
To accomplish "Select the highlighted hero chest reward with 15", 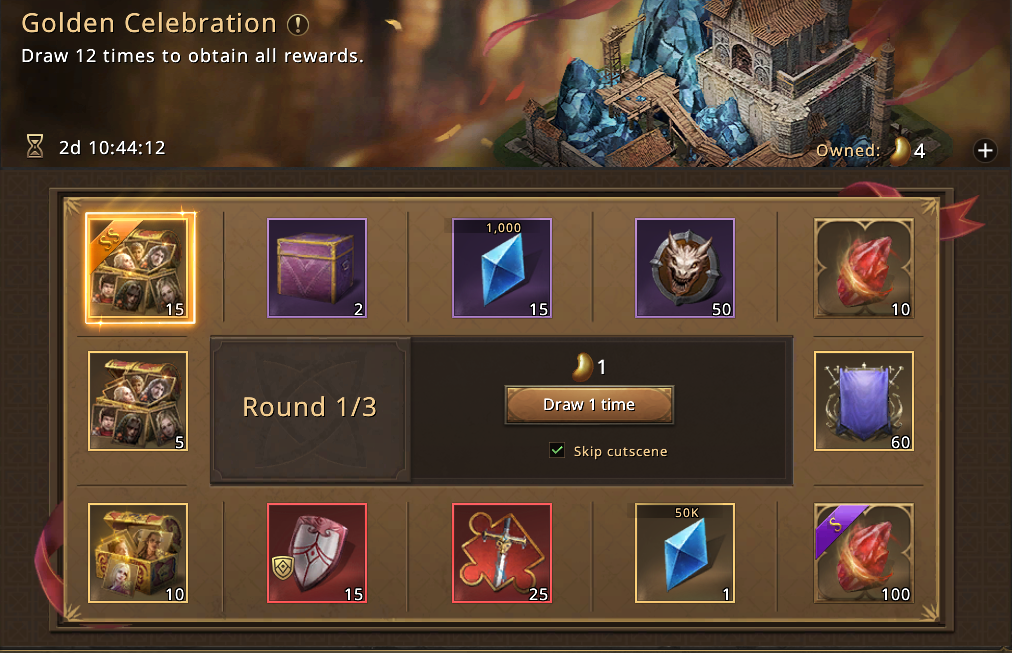I will (x=139, y=268).
